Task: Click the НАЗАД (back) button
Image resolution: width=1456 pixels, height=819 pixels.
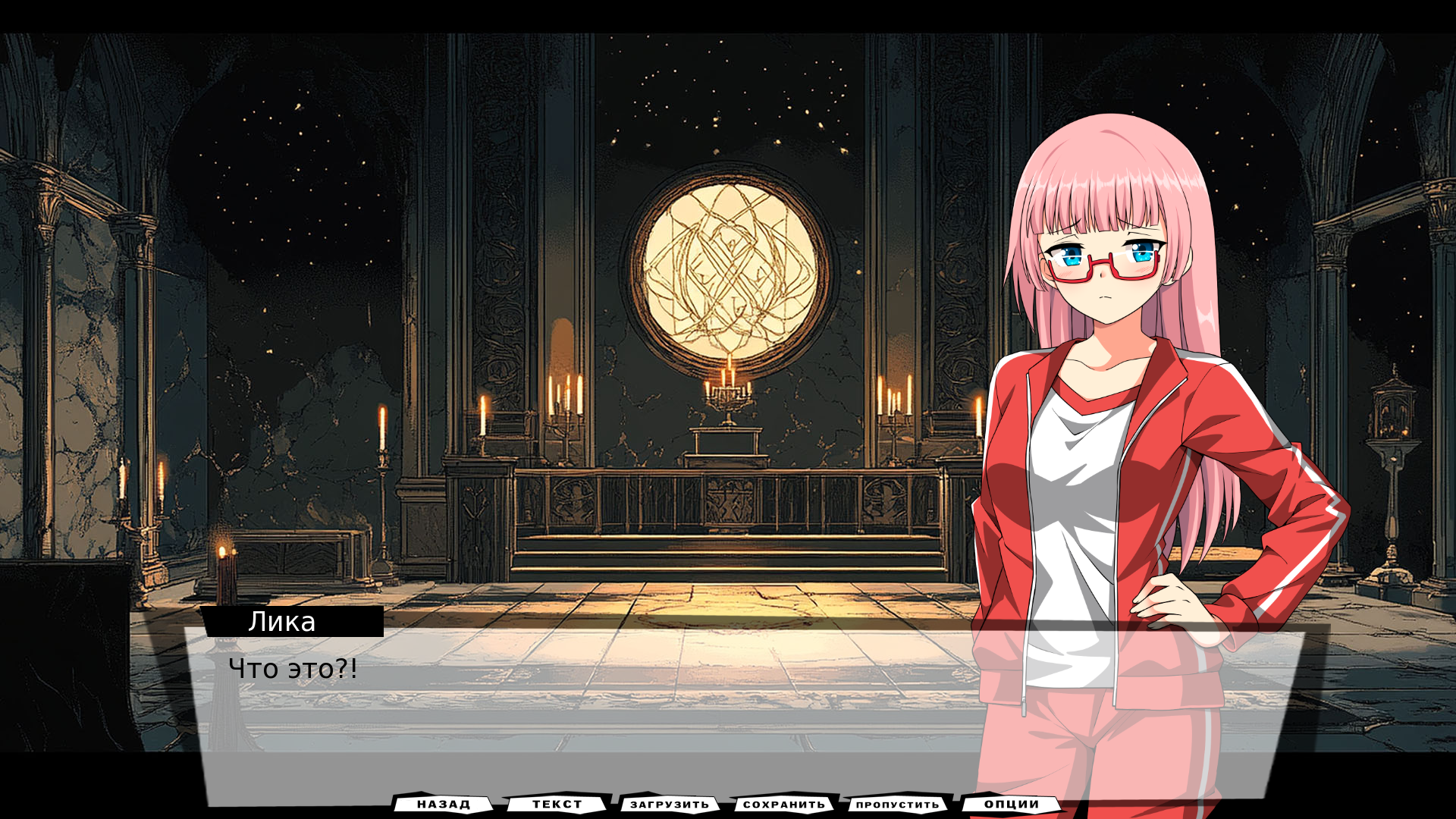Action: coord(444,804)
